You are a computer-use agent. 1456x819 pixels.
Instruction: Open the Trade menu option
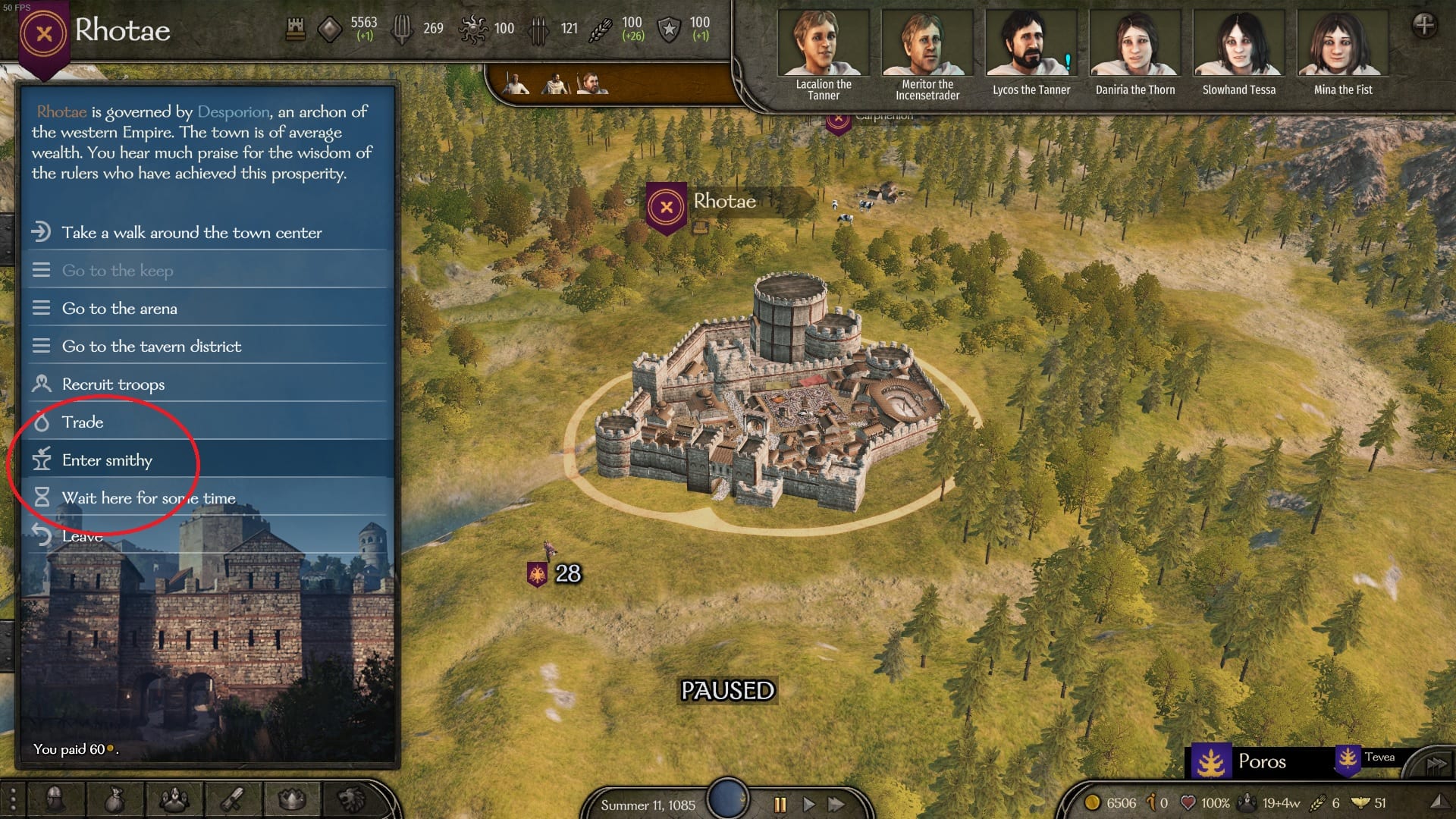[x=83, y=422]
